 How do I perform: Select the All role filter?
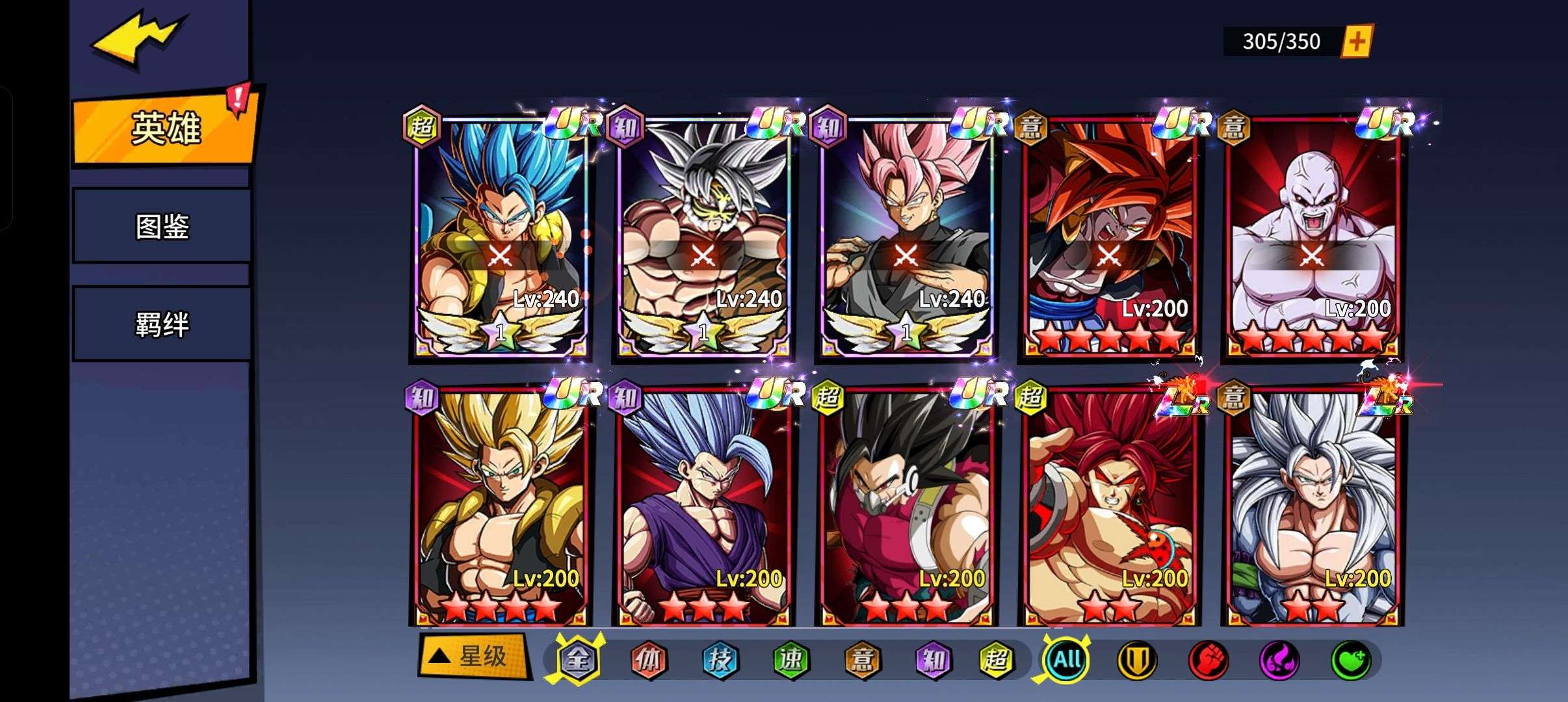1066,660
